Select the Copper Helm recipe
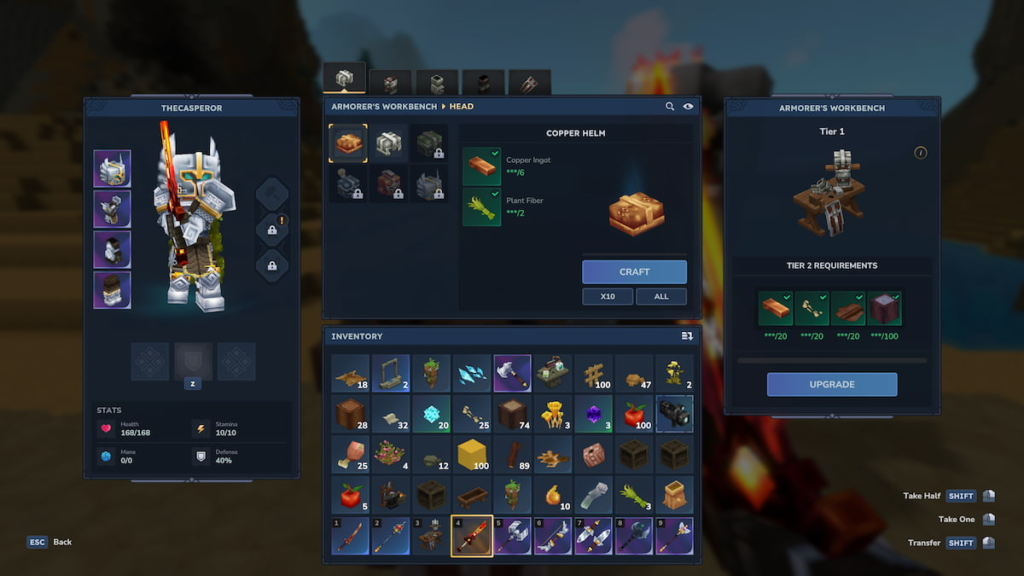 (x=348, y=144)
